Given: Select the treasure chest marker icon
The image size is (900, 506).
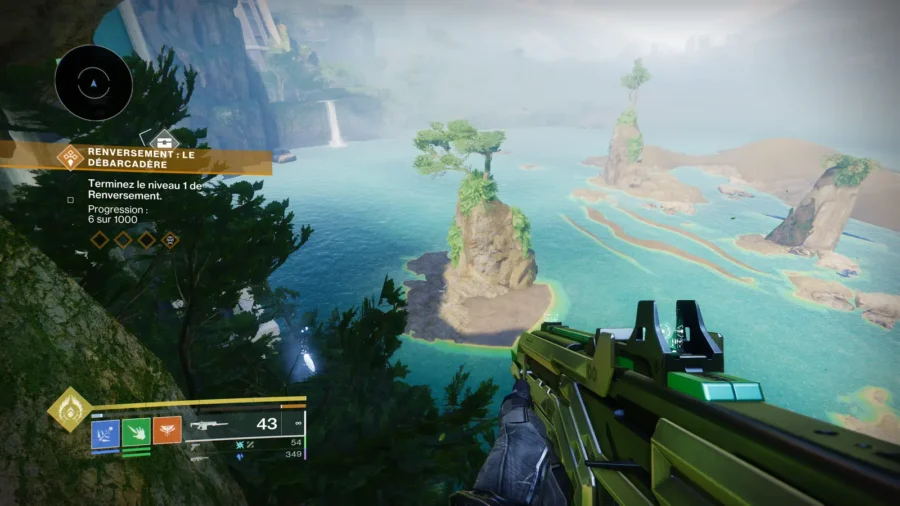Looking at the screenshot, I should pyautogui.click(x=164, y=141).
